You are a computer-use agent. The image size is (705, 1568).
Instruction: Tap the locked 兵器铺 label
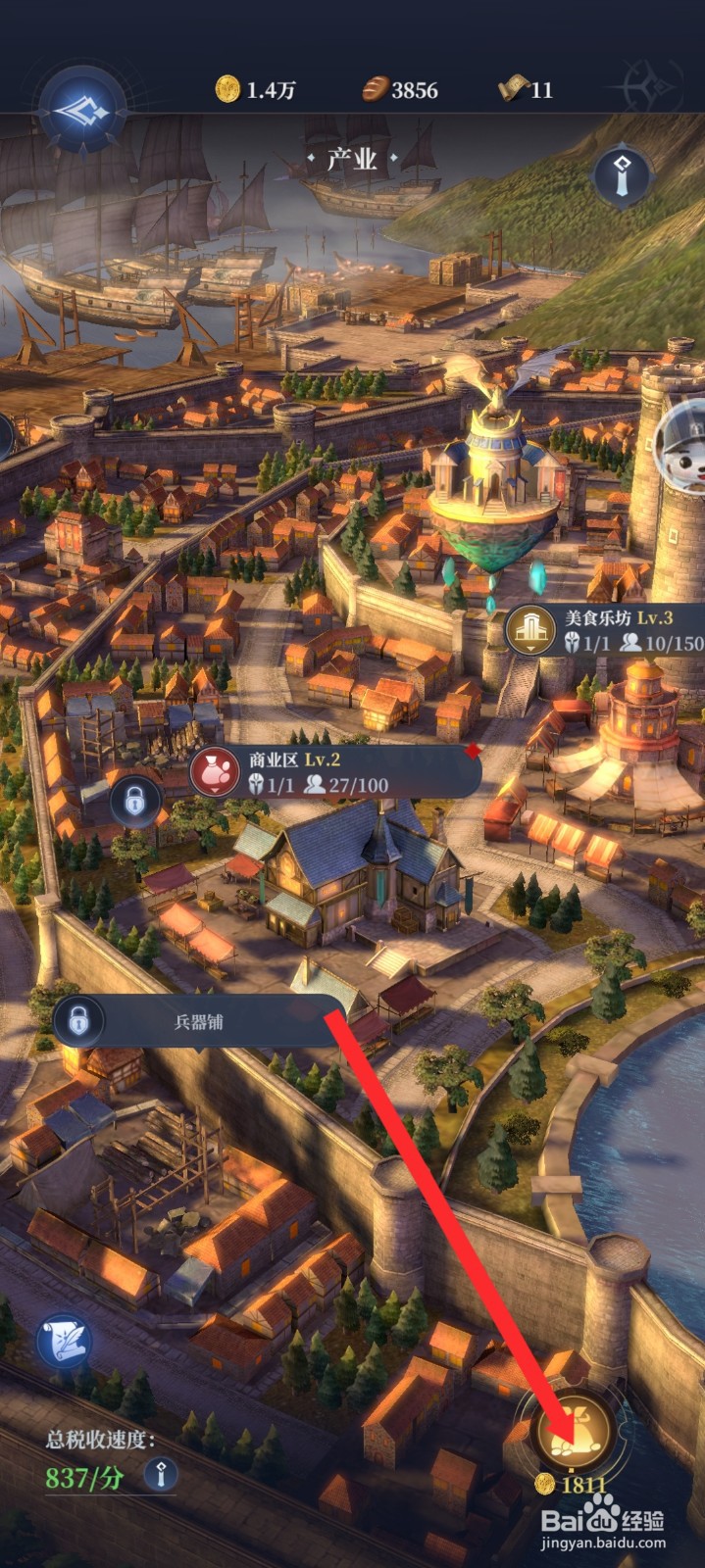pyautogui.click(x=196, y=1021)
